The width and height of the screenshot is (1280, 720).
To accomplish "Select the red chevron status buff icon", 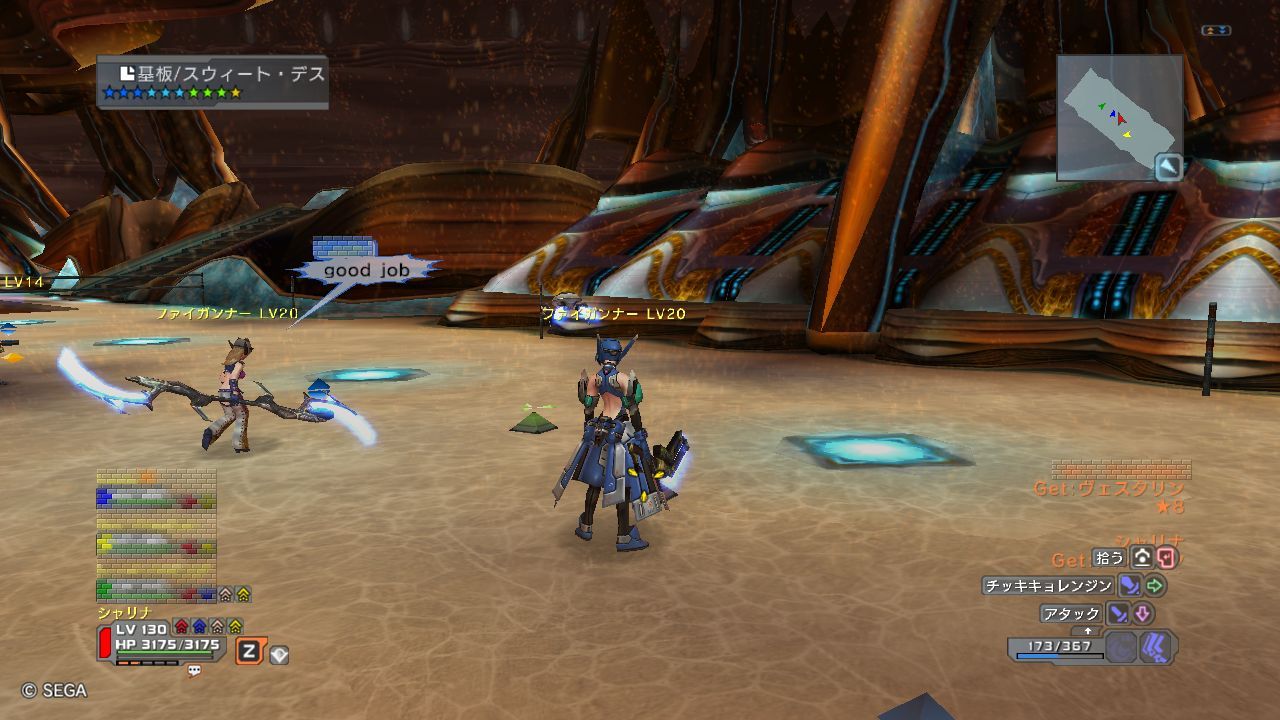I will [x=181, y=627].
